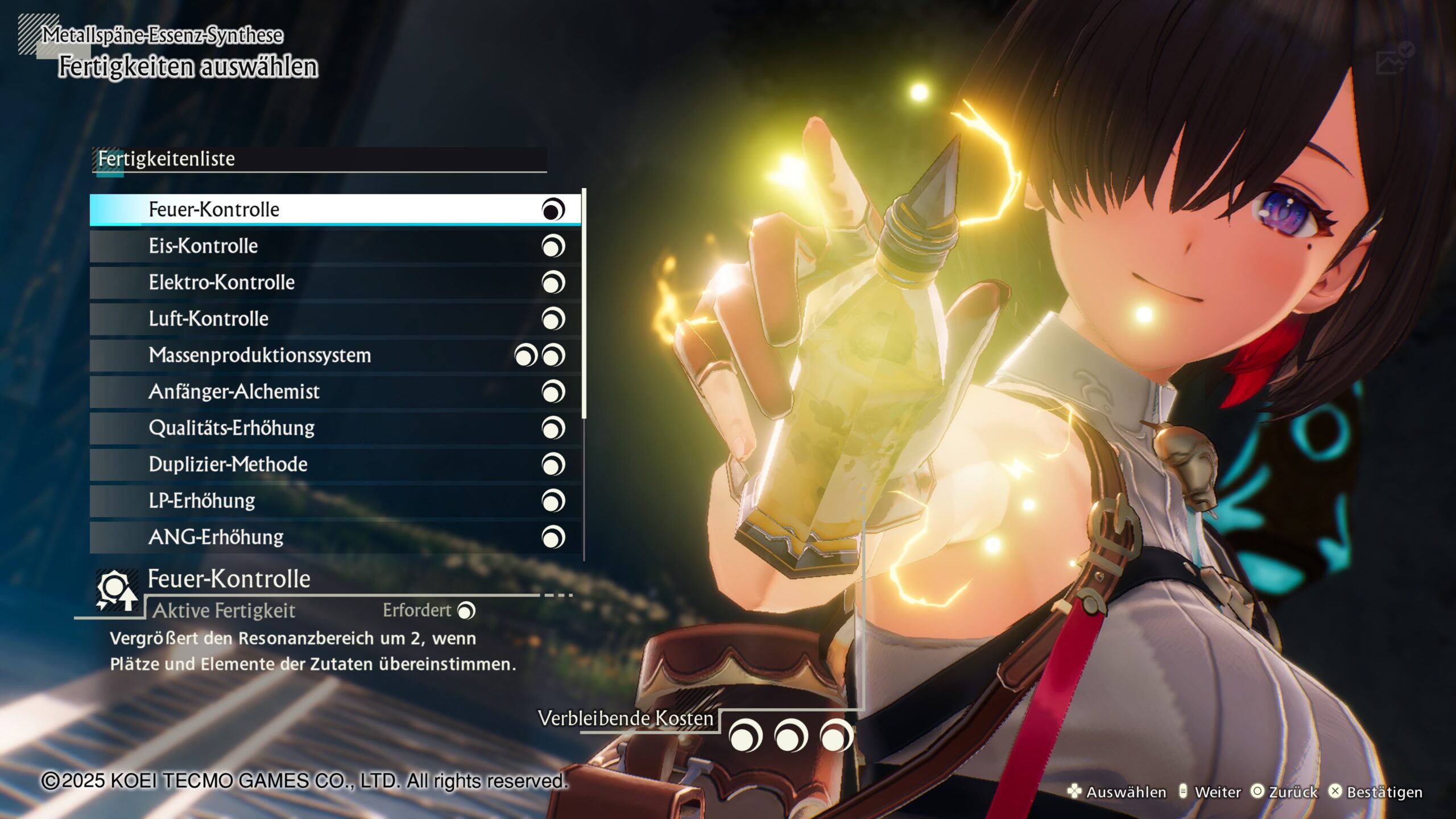Select Luft-Kontrolle in the Fertigkeitenliste
This screenshot has height=819, width=1456.
coord(336,319)
